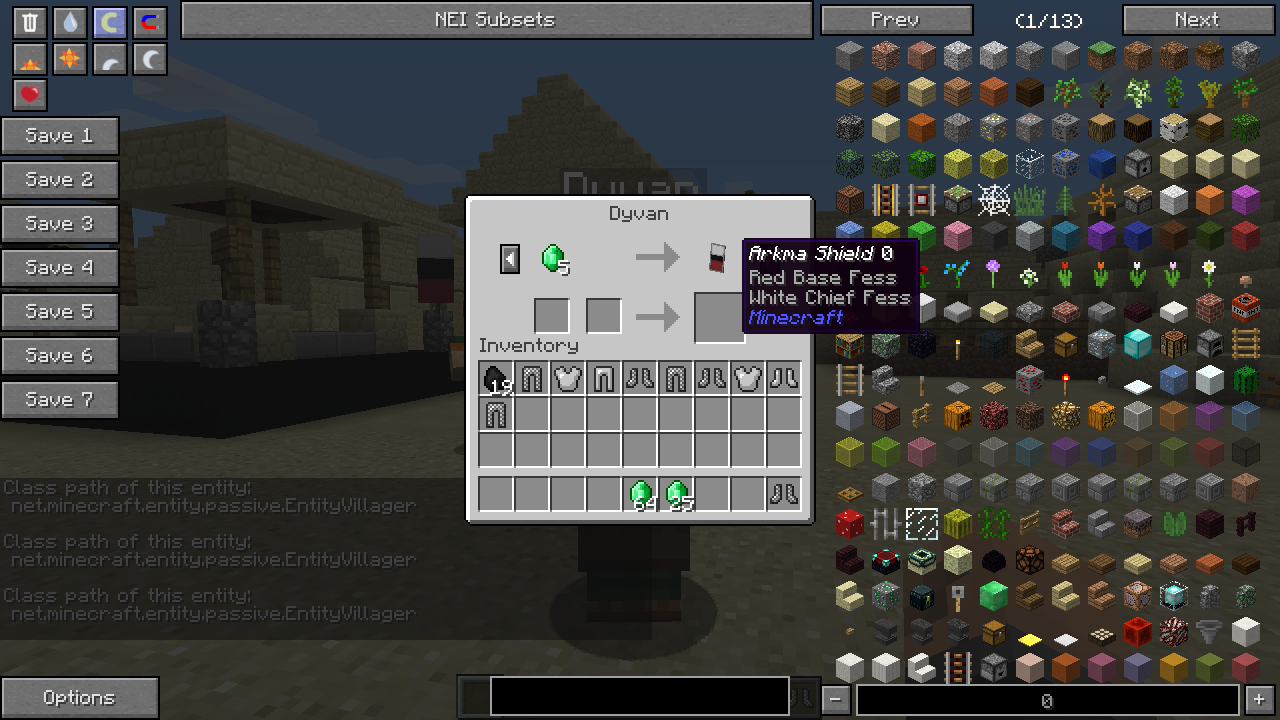Open the NEI Options menu
1280x720 pixels.
[x=80, y=698]
